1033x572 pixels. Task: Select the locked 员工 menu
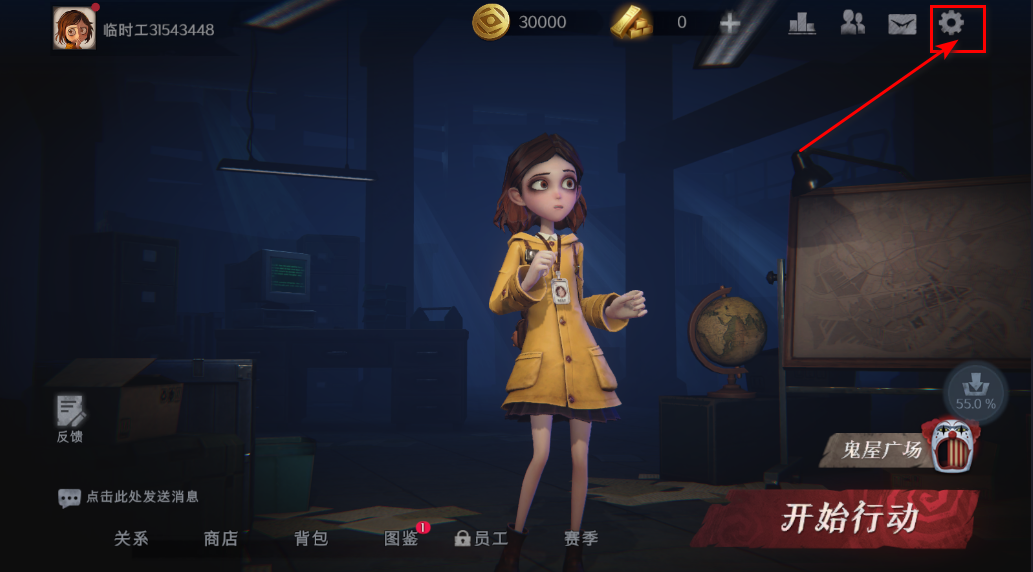[x=482, y=539]
